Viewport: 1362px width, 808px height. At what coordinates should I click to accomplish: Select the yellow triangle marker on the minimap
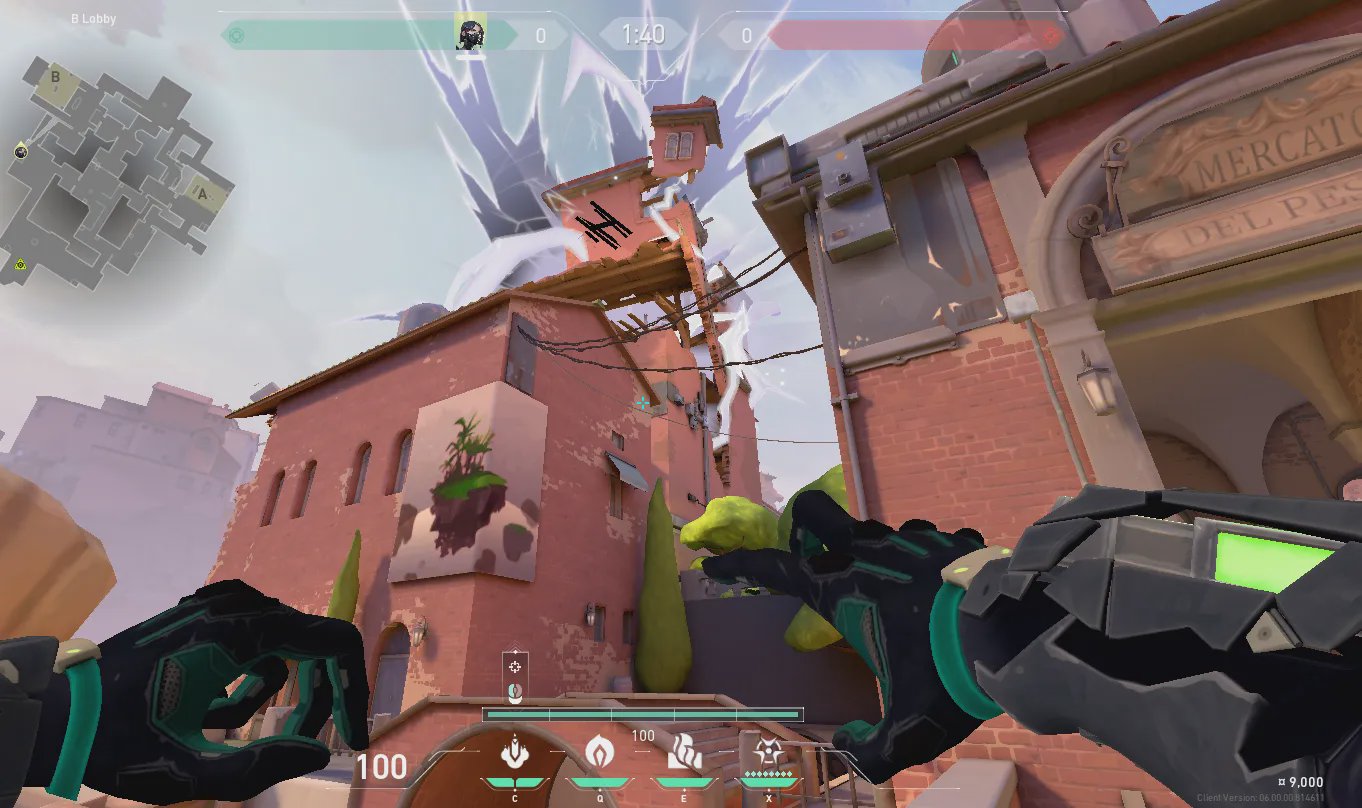tap(20, 265)
